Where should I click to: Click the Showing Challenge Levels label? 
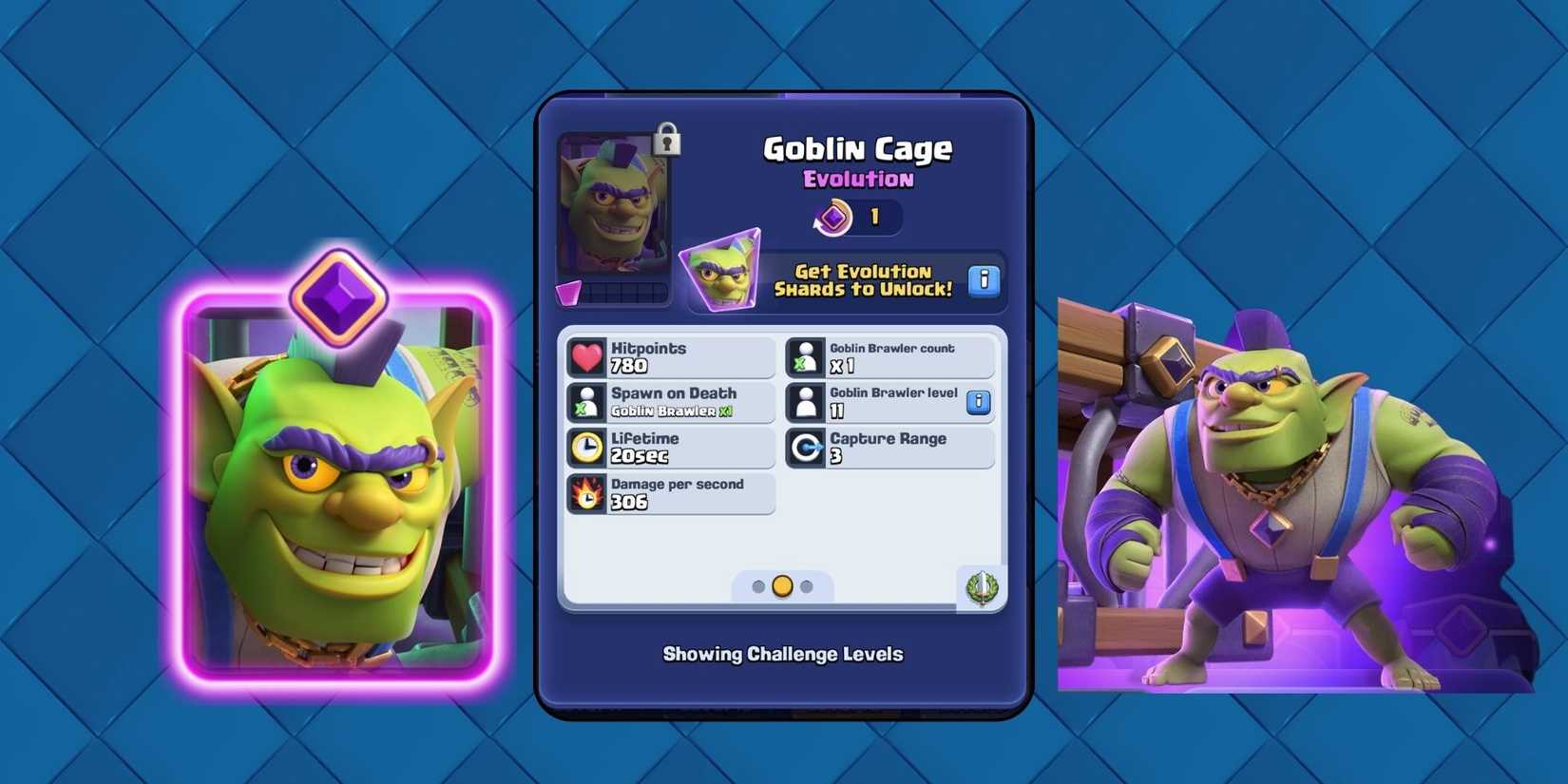[783, 654]
